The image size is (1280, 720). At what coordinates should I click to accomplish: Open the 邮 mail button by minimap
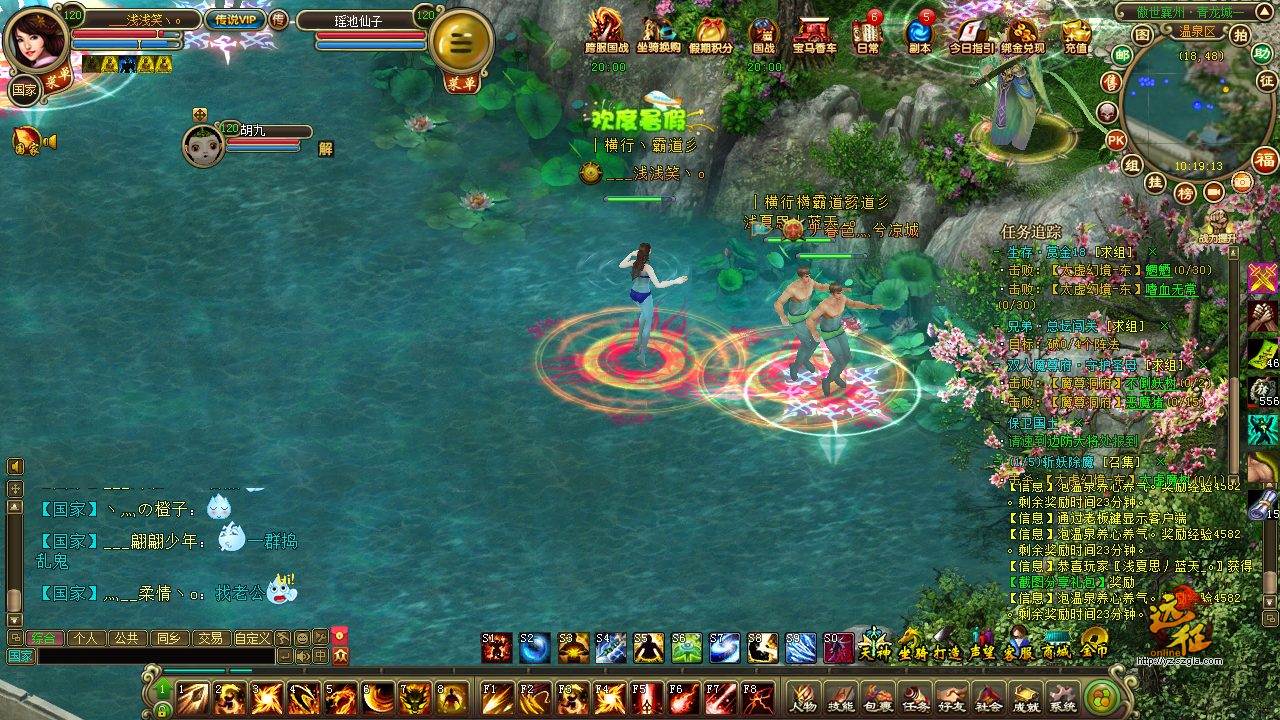1122,57
